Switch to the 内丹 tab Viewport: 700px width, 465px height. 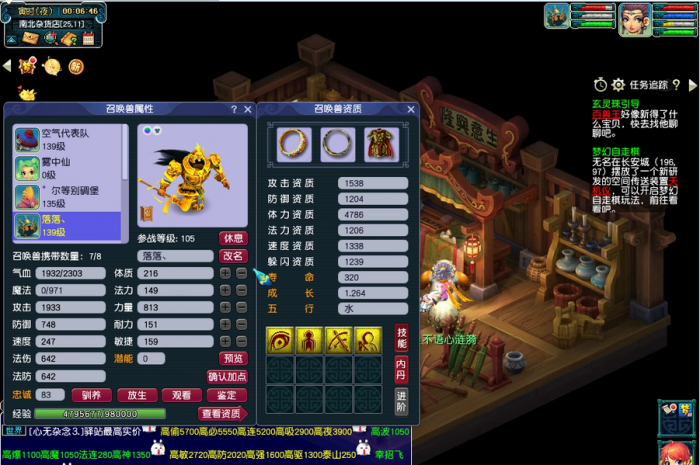coord(400,369)
